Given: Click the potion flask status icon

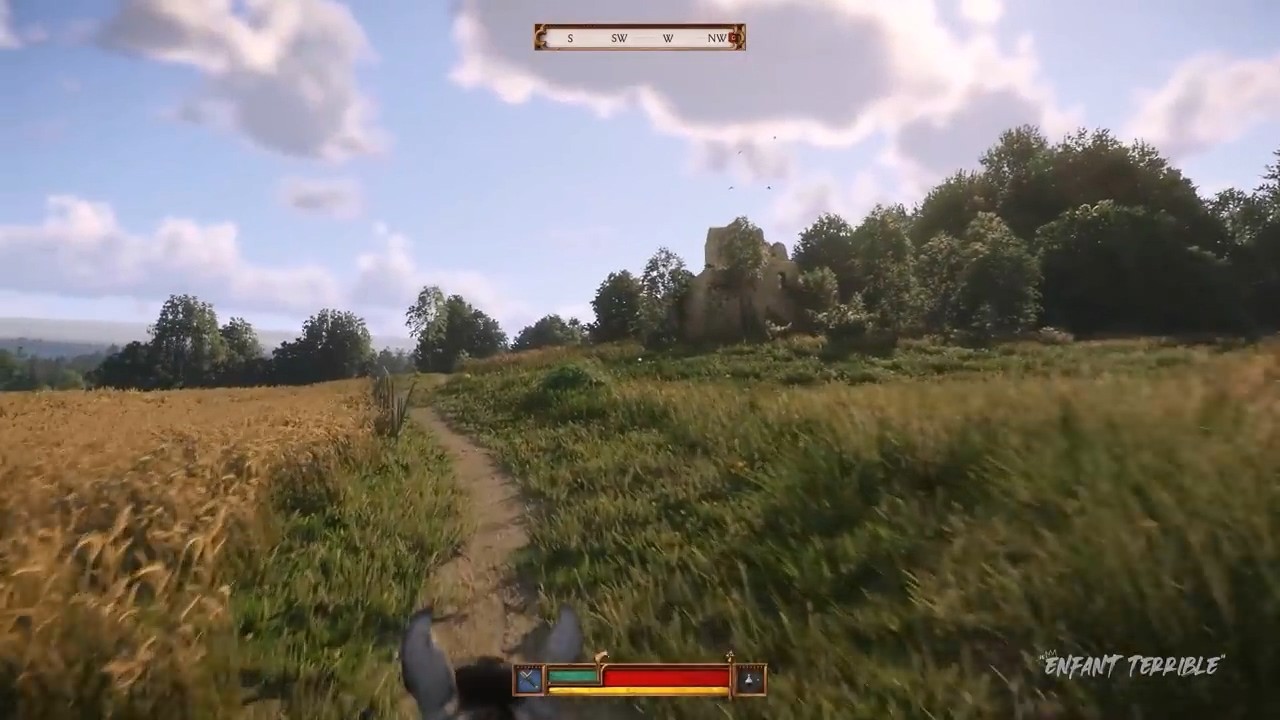Looking at the screenshot, I should [x=751, y=680].
